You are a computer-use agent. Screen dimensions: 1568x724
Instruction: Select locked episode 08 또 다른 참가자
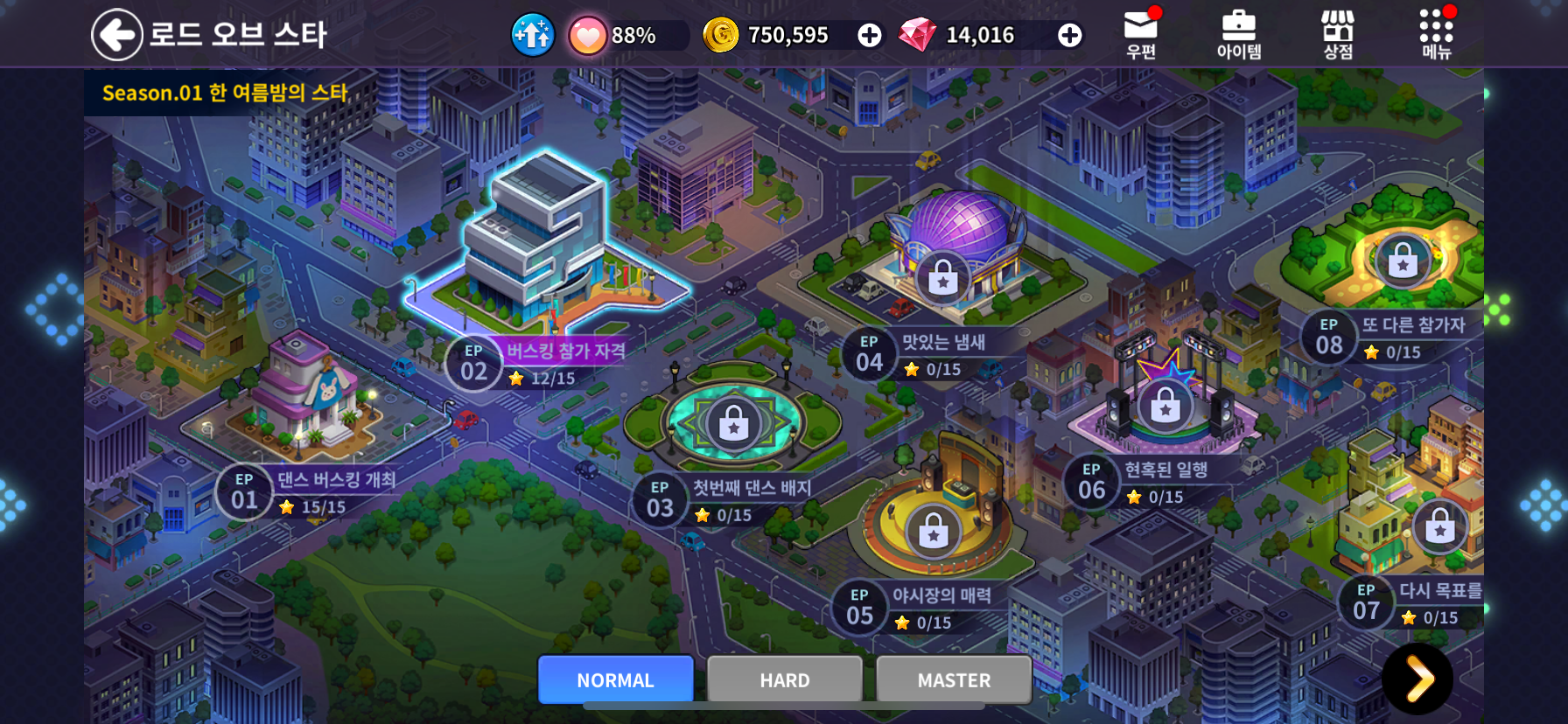tap(1403, 261)
